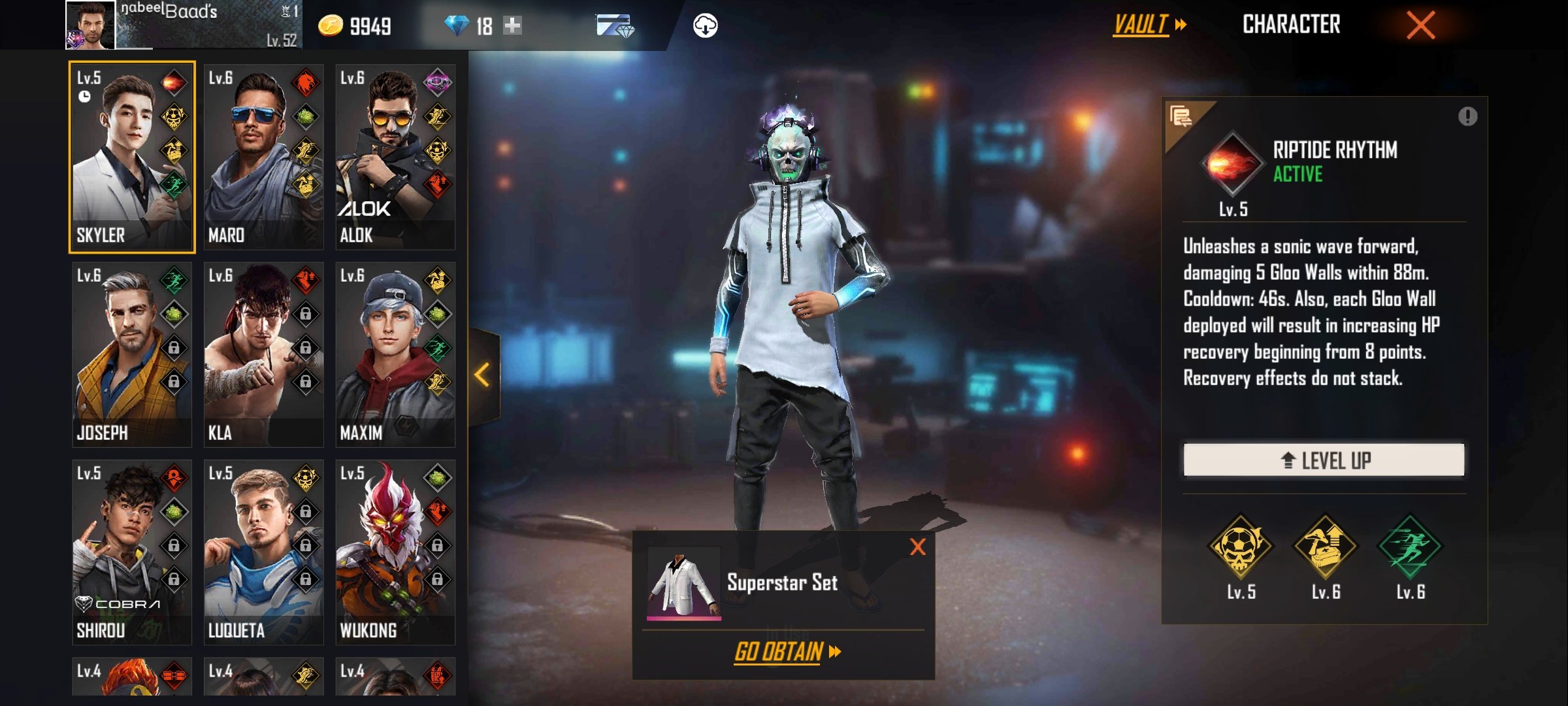This screenshot has height=706, width=1568.
Task: Select the Kla character card
Action: point(263,354)
